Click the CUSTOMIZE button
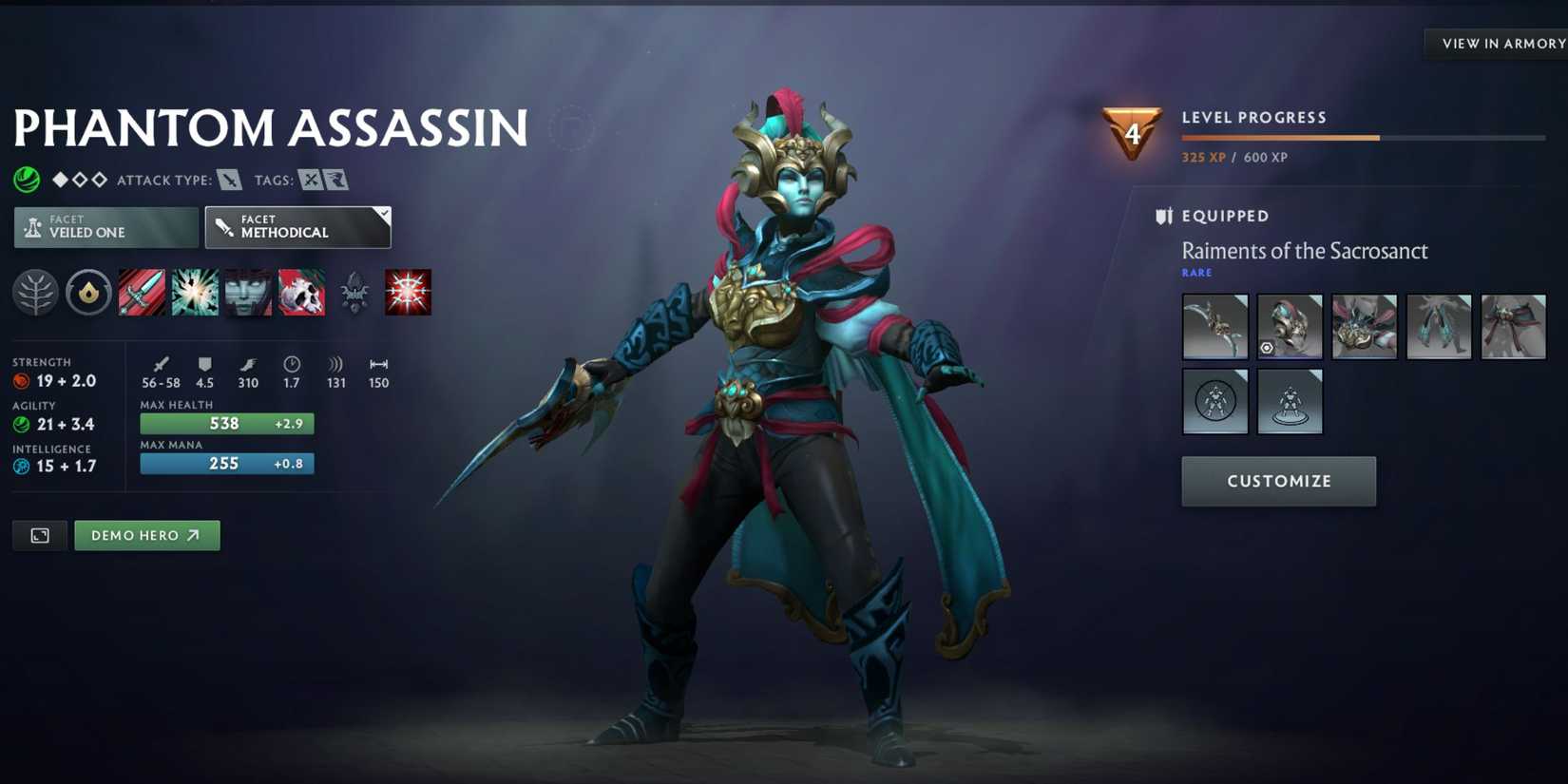 click(x=1278, y=481)
